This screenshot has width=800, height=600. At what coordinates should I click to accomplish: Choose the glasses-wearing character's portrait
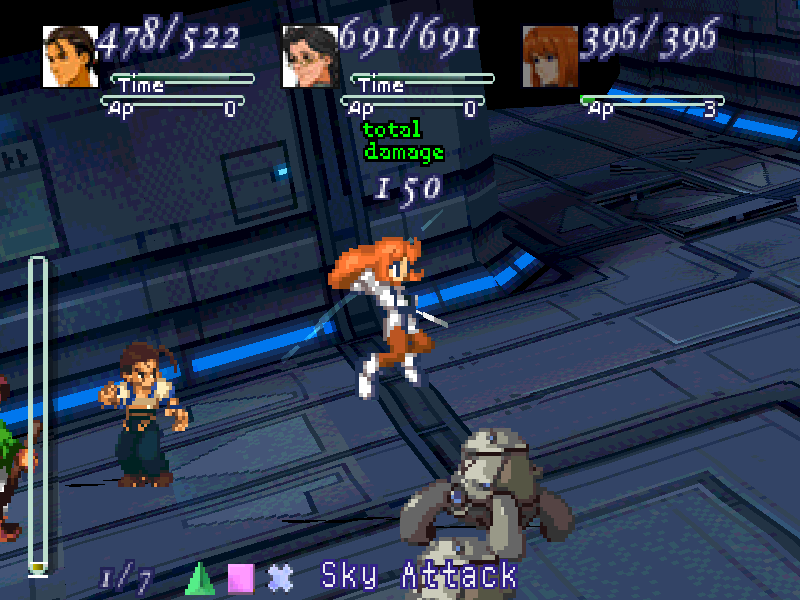point(309,56)
